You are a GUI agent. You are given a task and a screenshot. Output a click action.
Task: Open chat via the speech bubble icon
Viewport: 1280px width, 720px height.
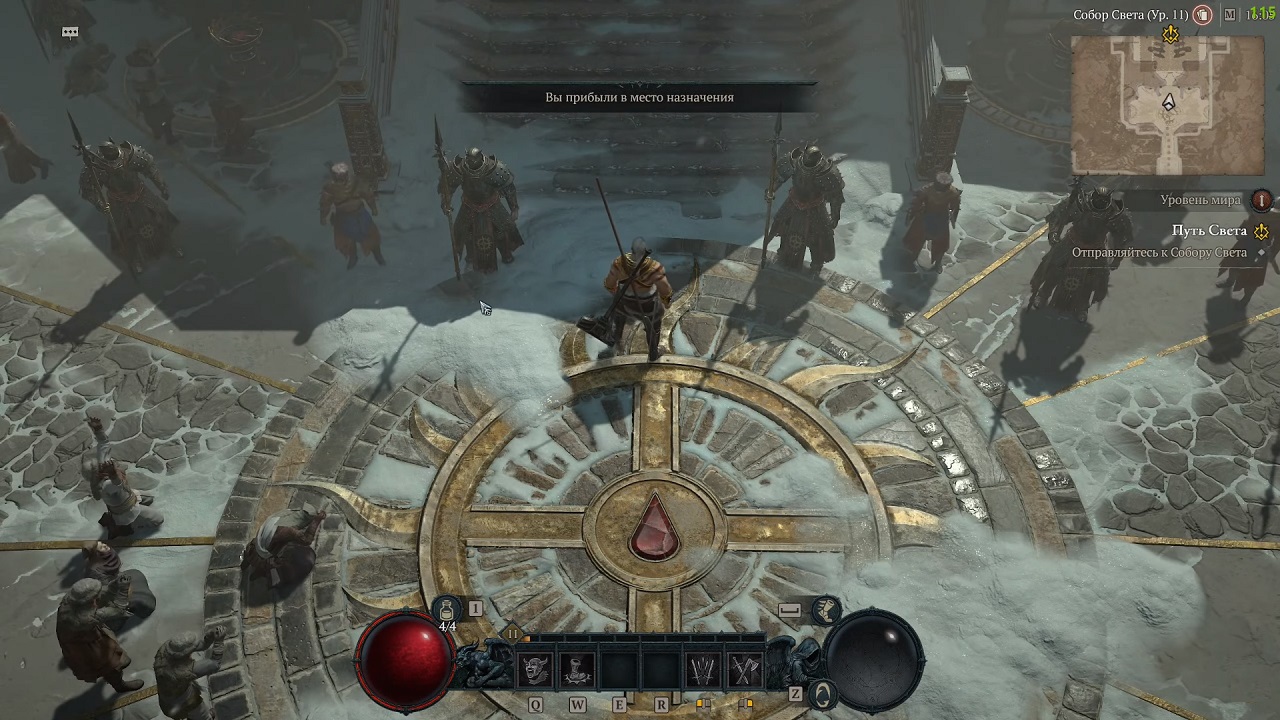coord(68,32)
